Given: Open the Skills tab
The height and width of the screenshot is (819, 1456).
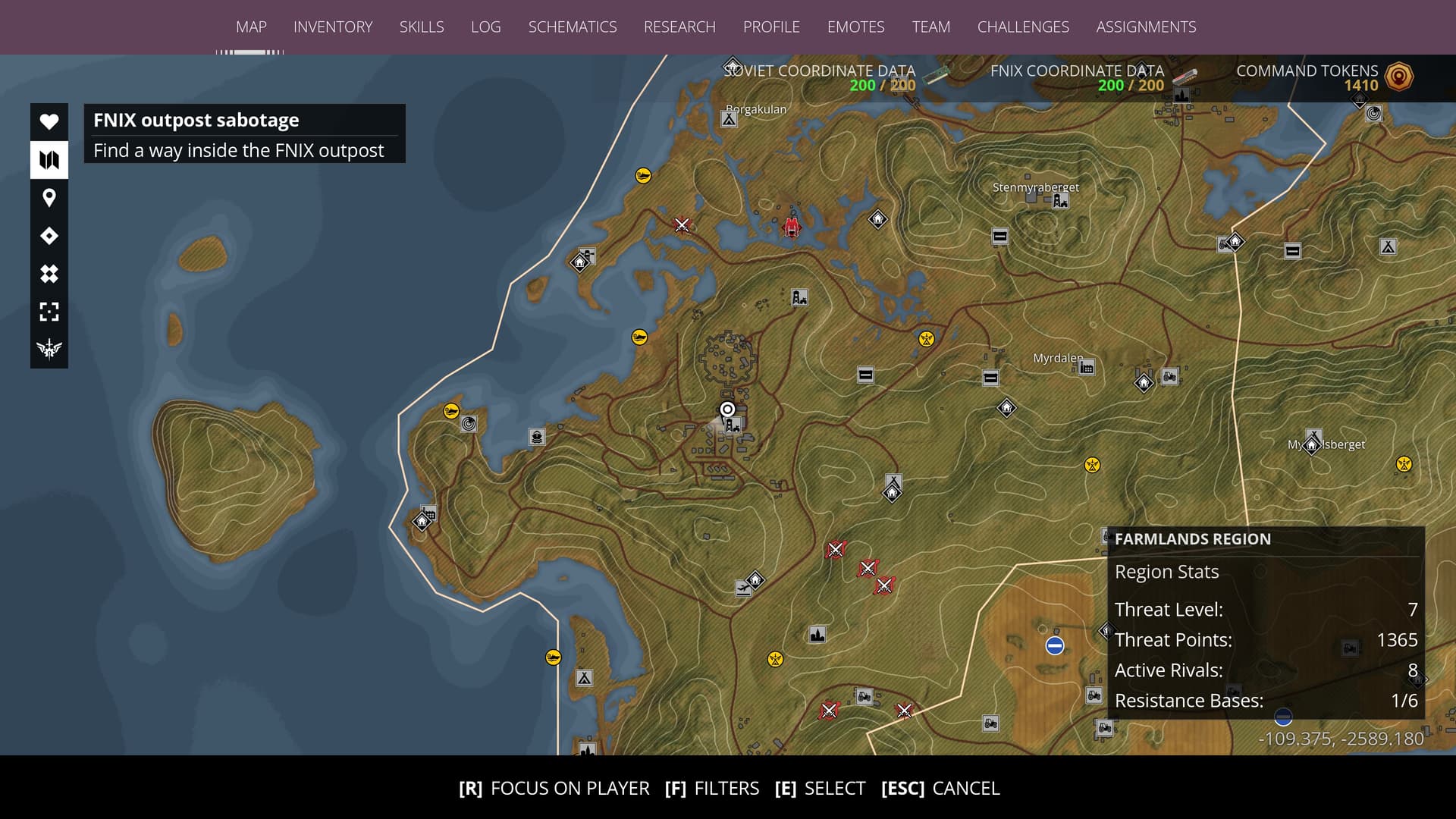Looking at the screenshot, I should [422, 27].
